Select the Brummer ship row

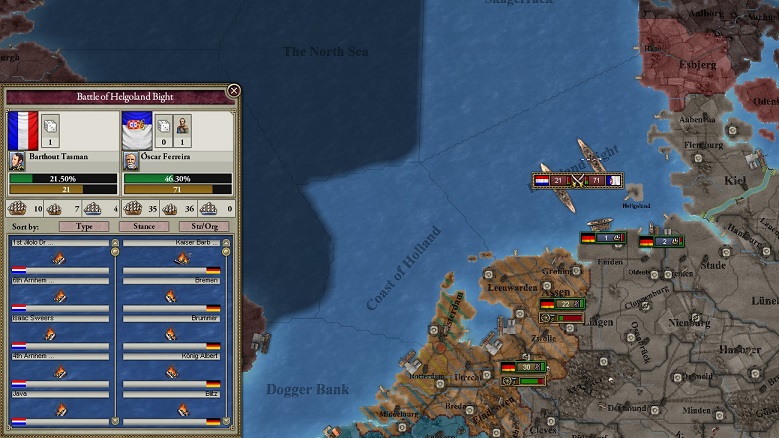[171, 336]
